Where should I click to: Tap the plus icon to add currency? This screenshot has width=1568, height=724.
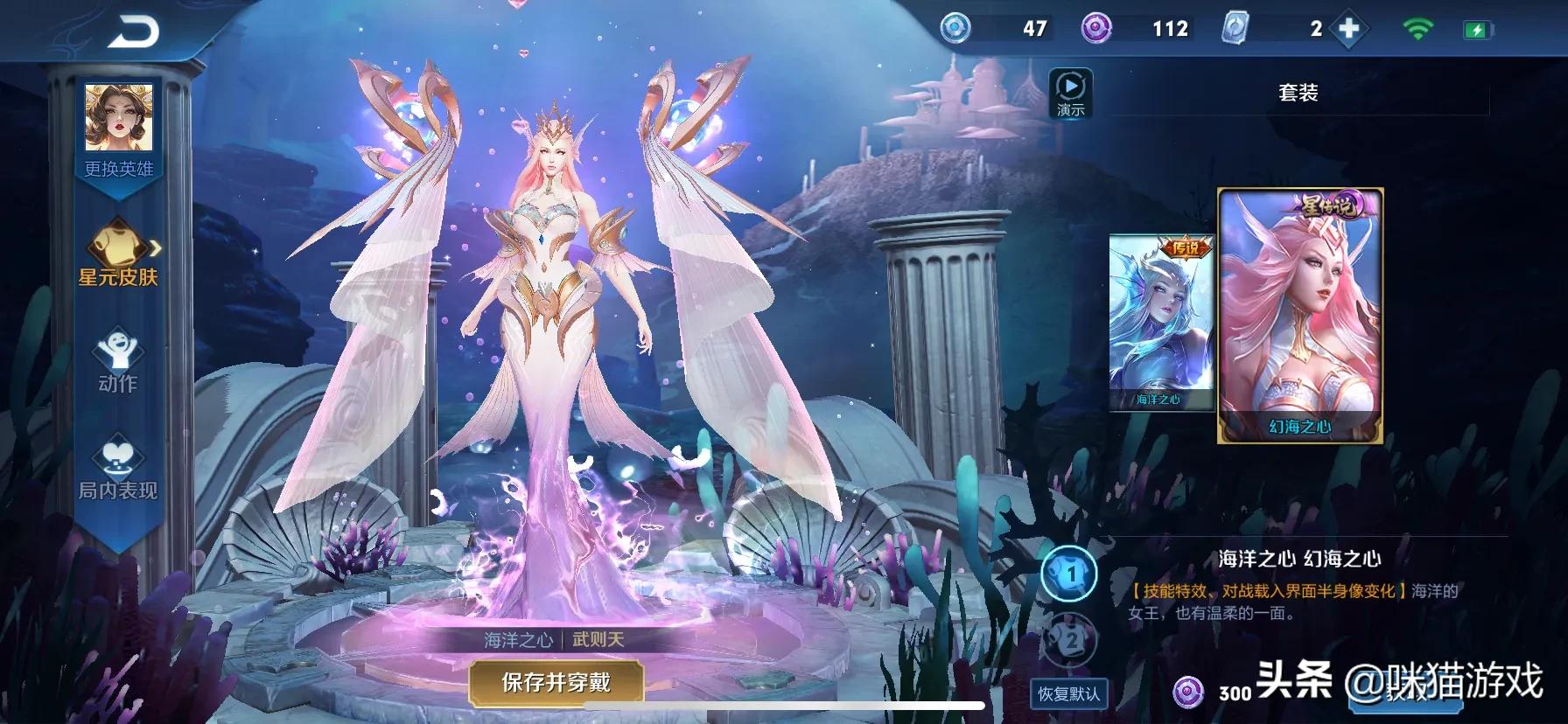1349,27
